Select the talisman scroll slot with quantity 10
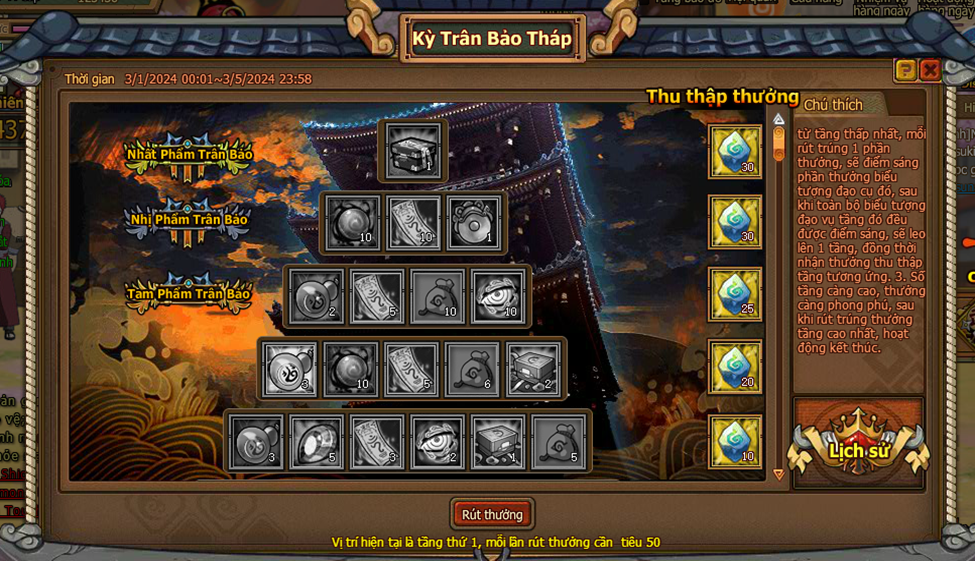Viewport: 975px width, 561px height. pos(413,223)
